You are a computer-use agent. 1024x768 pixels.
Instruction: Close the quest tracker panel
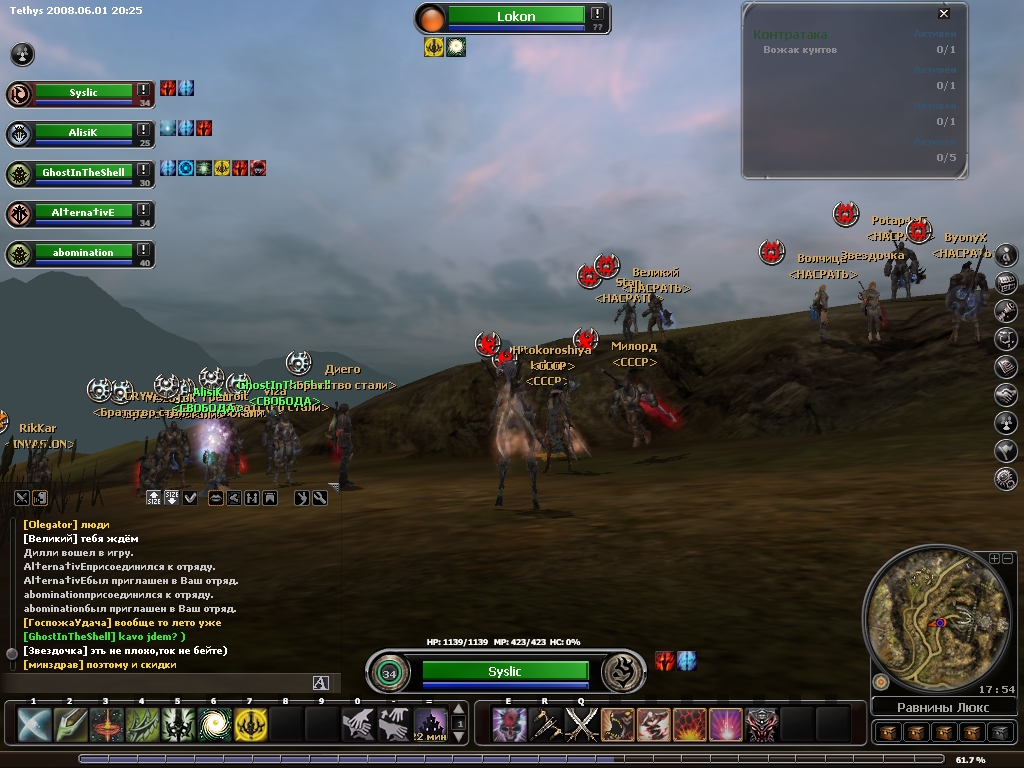[x=943, y=14]
